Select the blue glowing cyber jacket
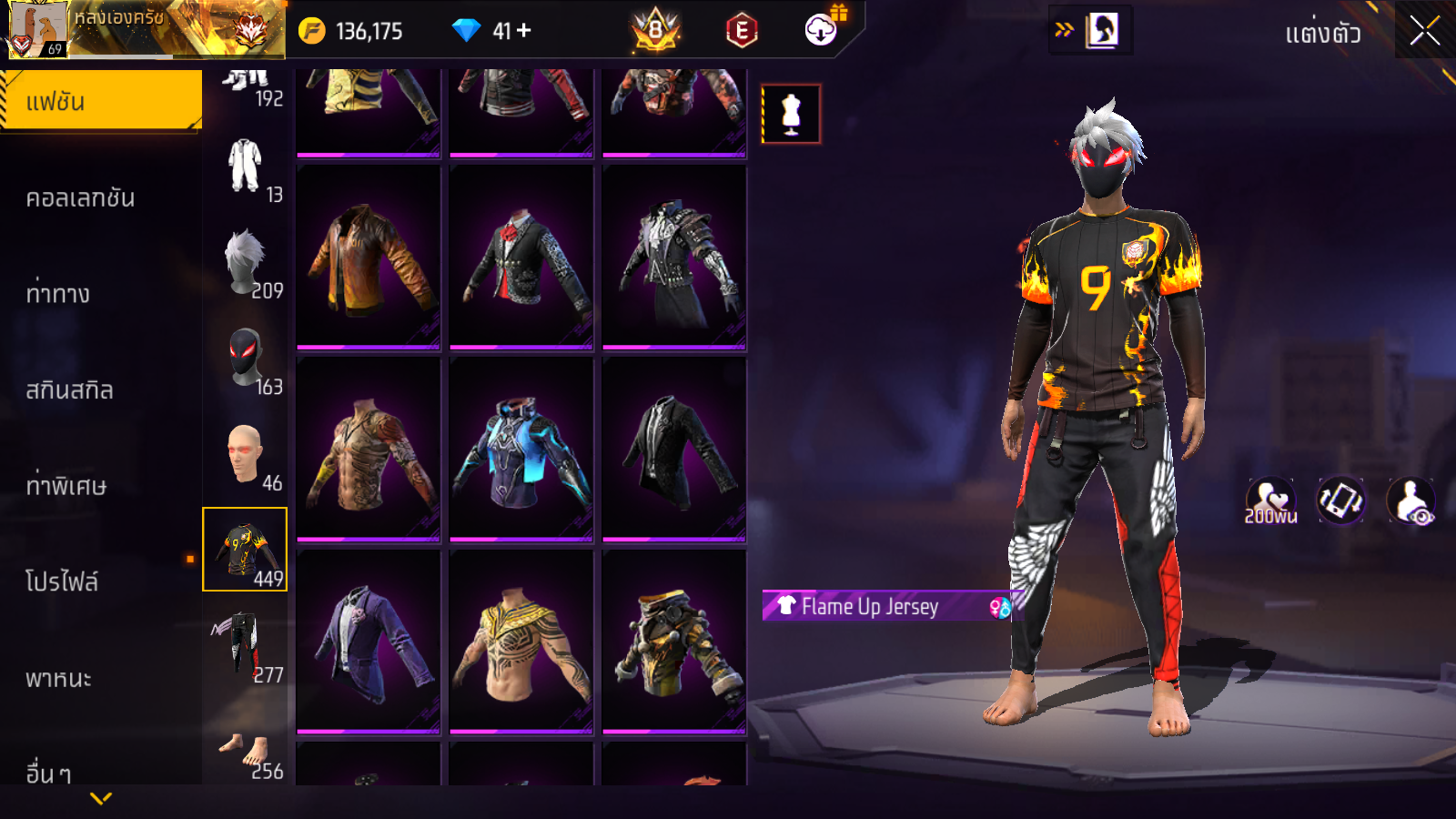This screenshot has width=1456, height=819. coord(521,450)
